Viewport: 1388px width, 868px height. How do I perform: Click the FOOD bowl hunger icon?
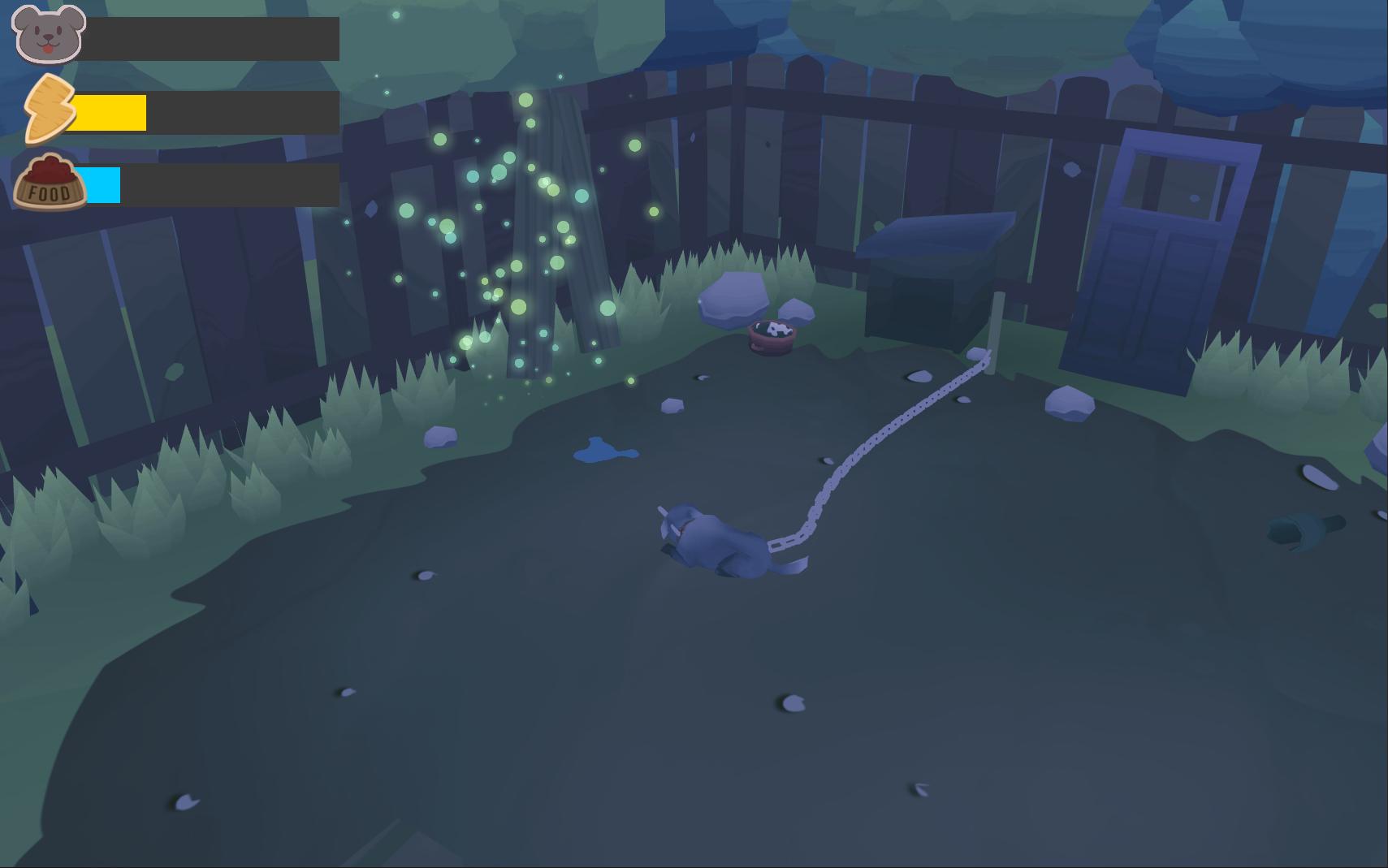(50, 183)
